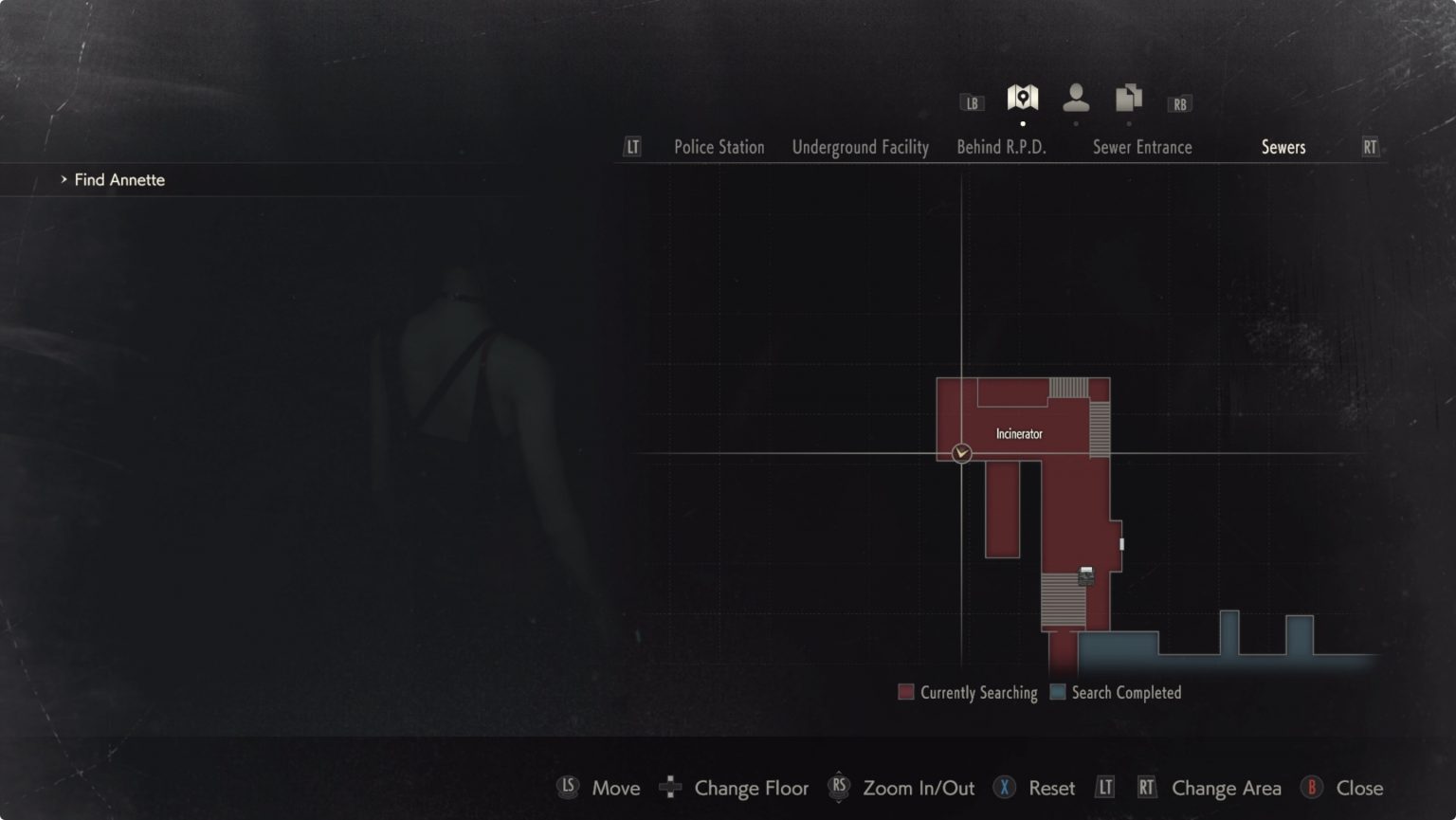Click the LB button prompt icon
The height and width of the screenshot is (820, 1456).
971,102
